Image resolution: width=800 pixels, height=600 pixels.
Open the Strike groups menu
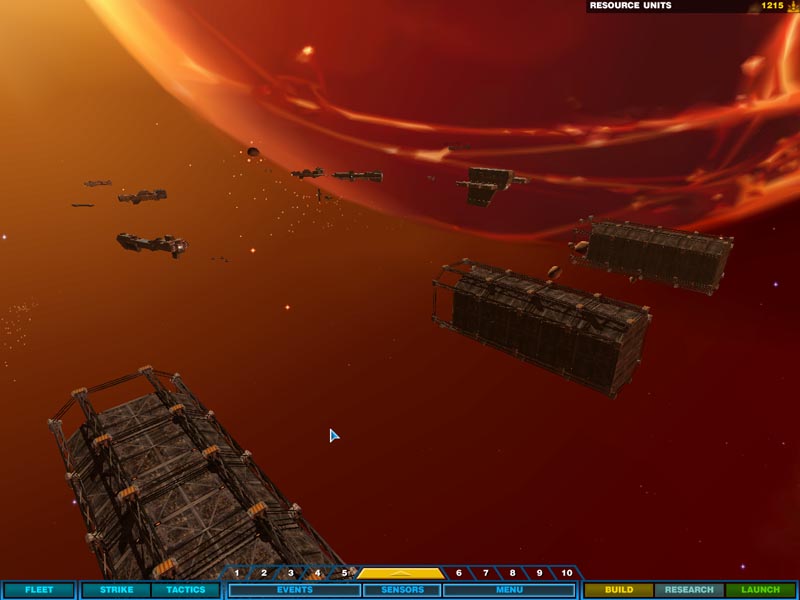[116, 590]
